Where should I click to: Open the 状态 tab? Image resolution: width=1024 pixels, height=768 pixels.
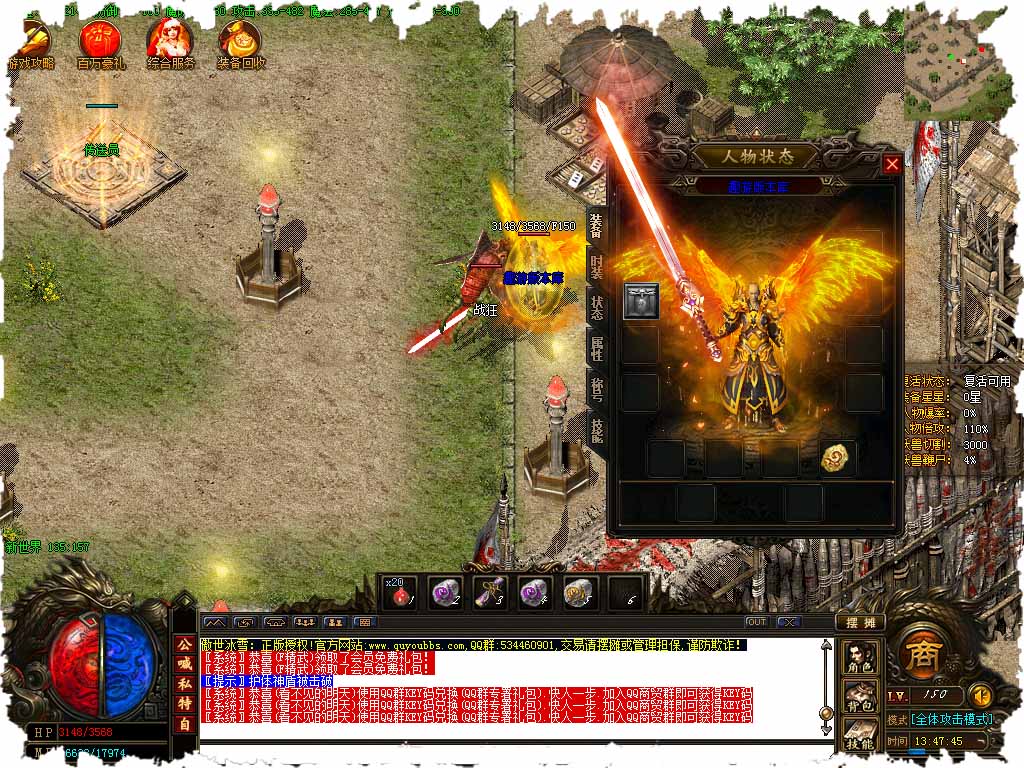597,308
